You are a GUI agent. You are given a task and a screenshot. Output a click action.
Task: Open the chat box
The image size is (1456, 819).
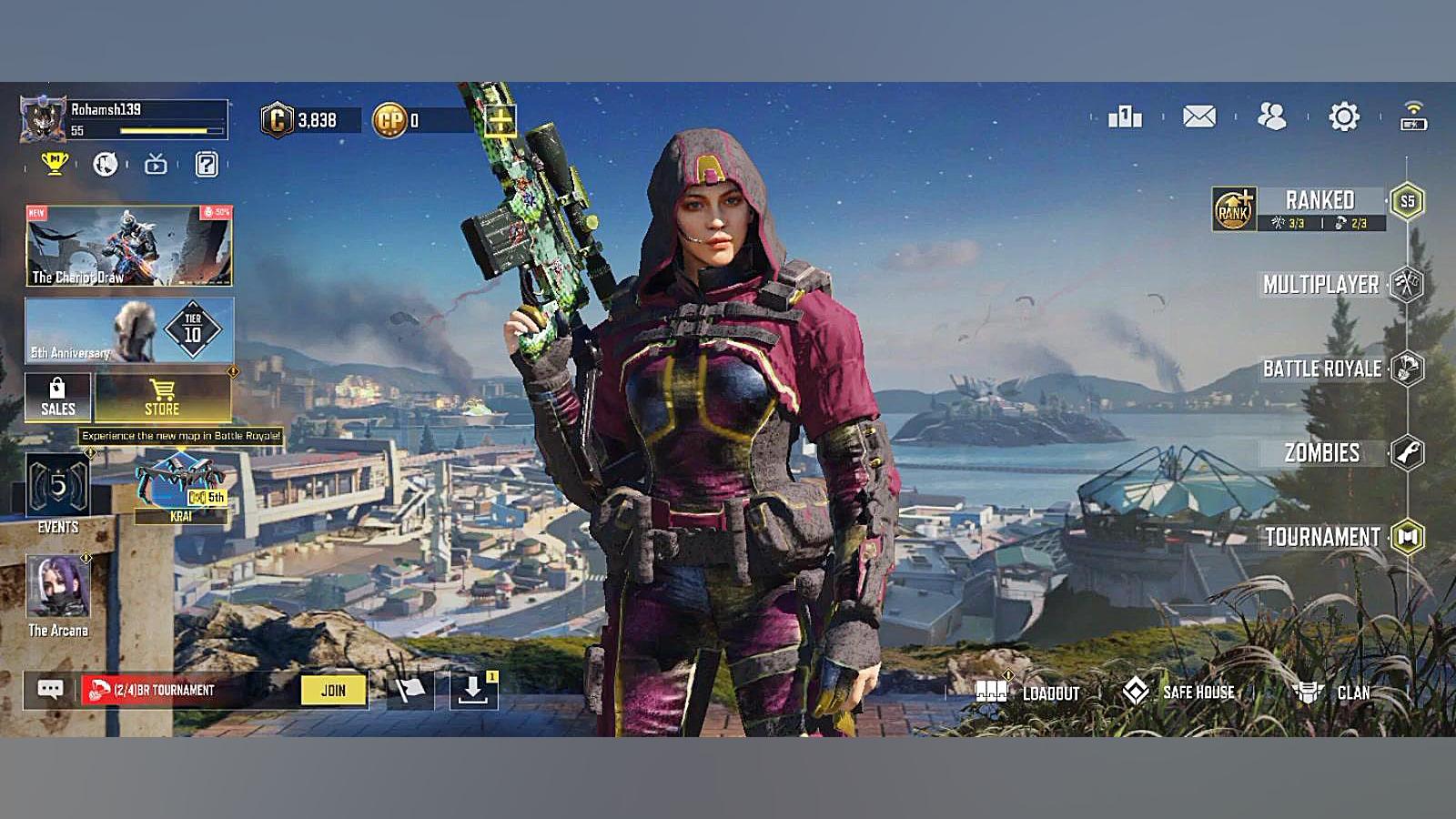point(50,691)
